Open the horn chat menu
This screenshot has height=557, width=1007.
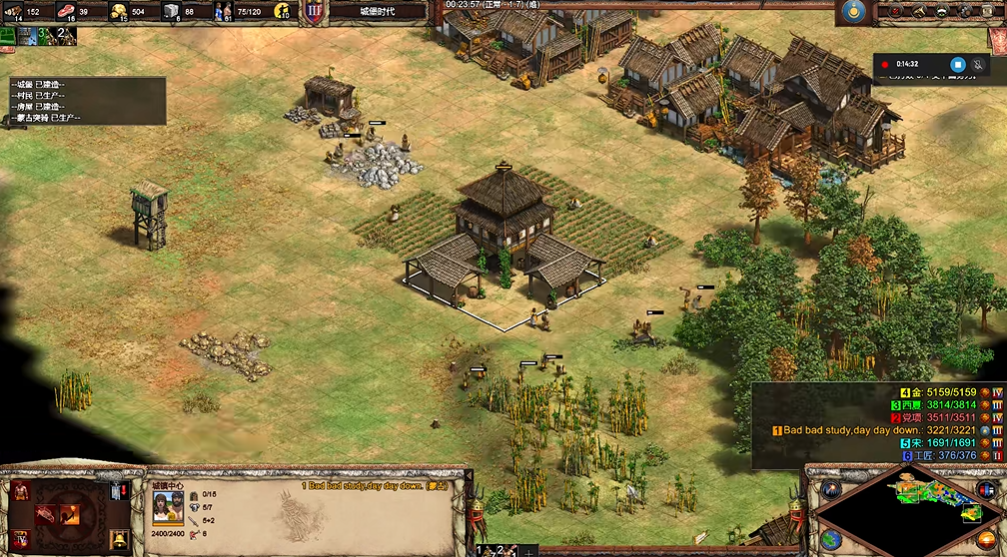coord(918,11)
